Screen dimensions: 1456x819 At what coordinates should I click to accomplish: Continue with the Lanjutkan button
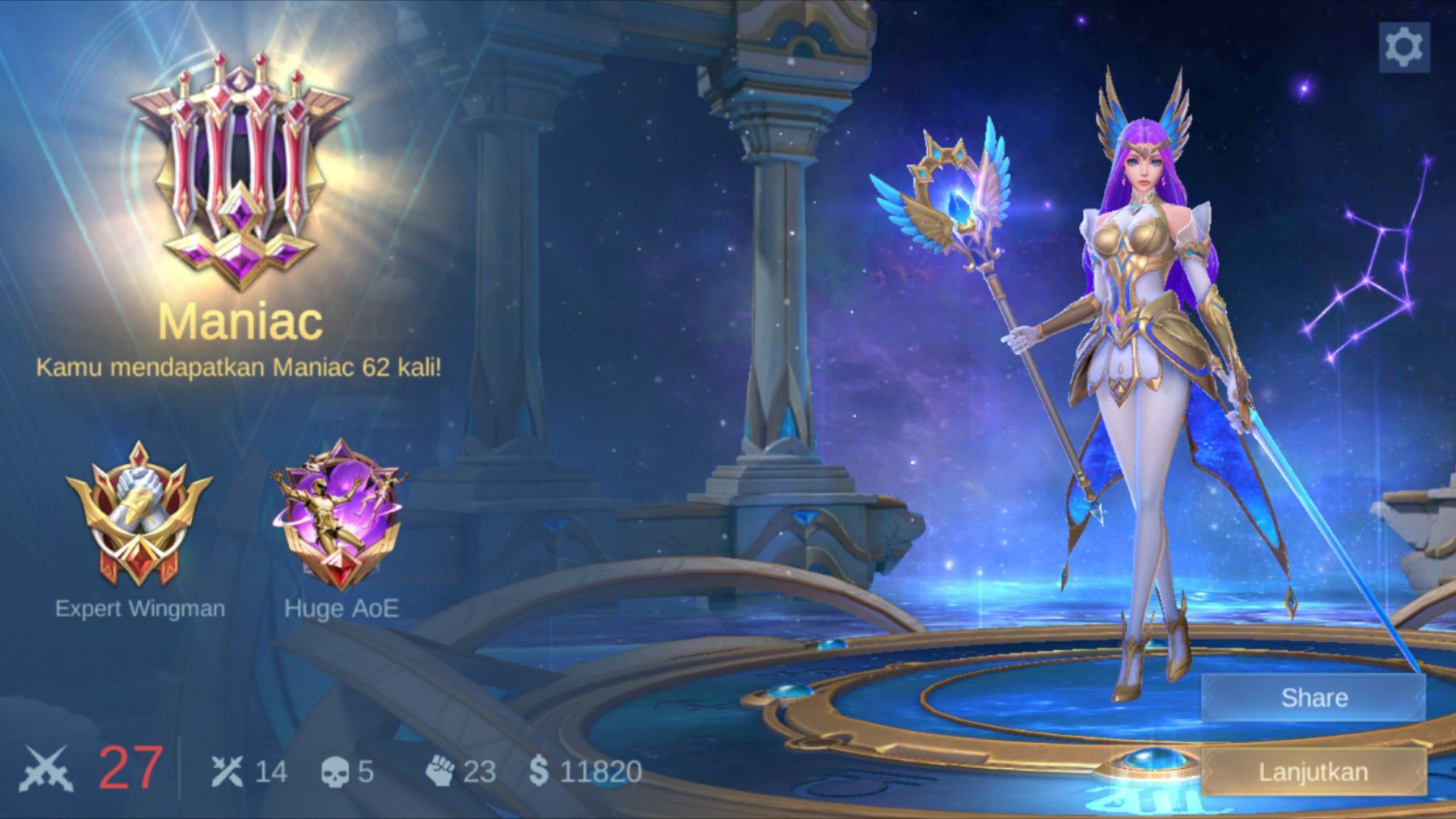[1313, 772]
